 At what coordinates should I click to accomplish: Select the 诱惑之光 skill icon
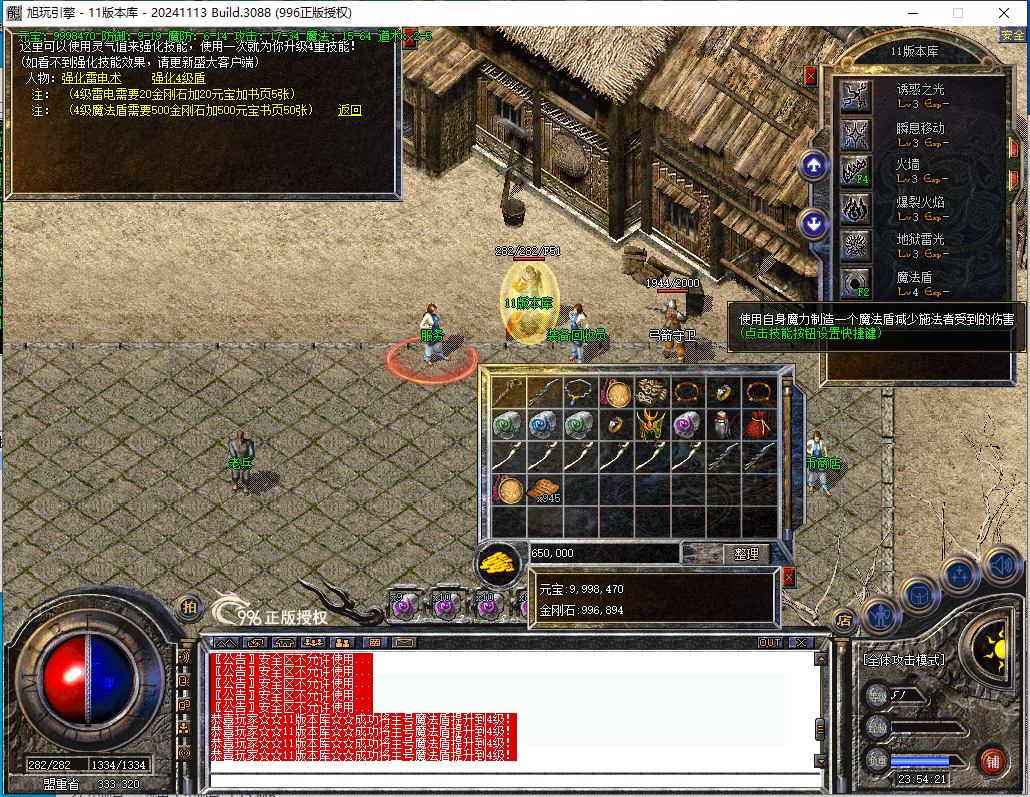point(856,96)
